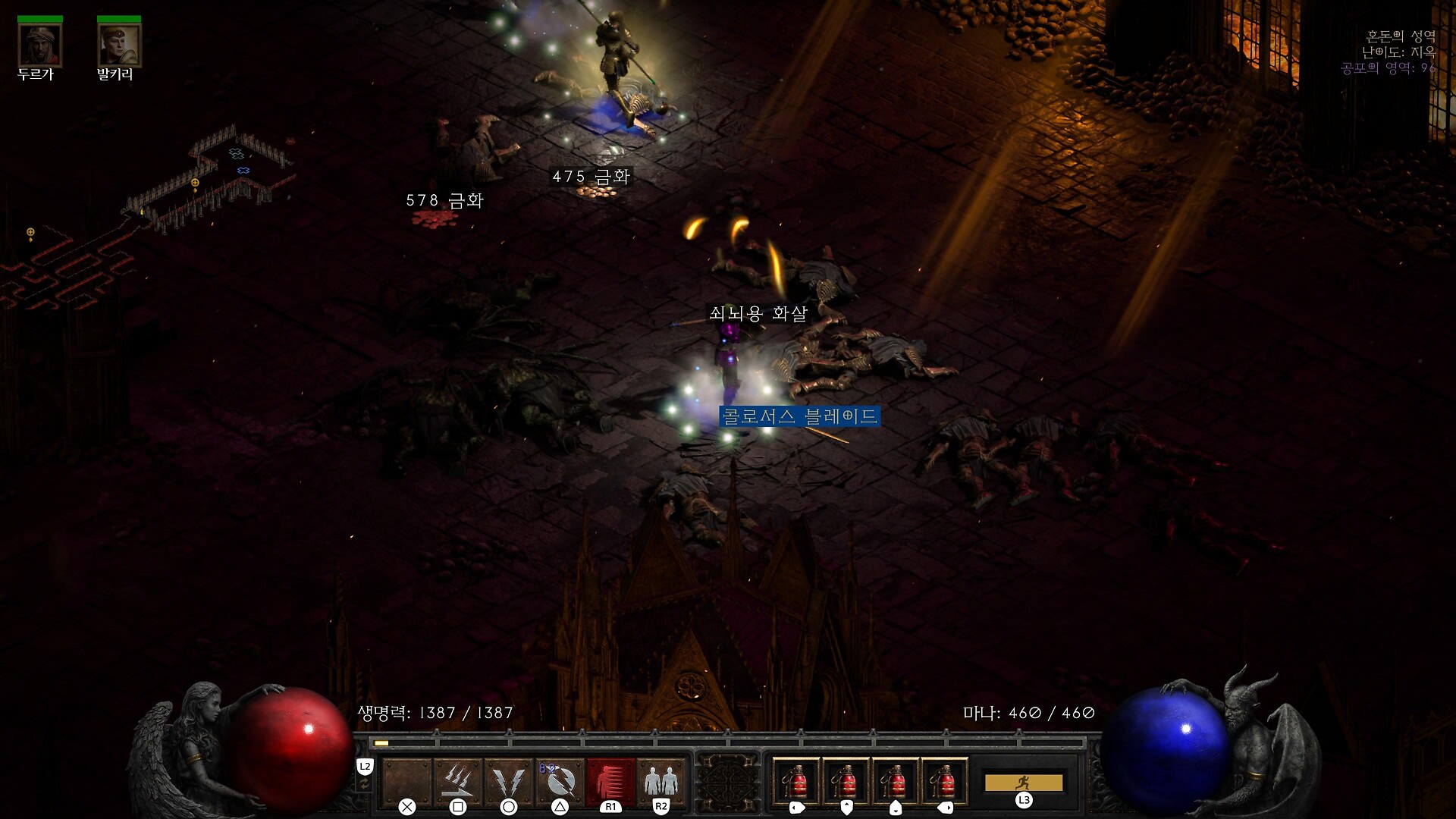This screenshot has width=1456, height=819.
Task: Collect the 475 금화 gold label
Action: click(591, 177)
